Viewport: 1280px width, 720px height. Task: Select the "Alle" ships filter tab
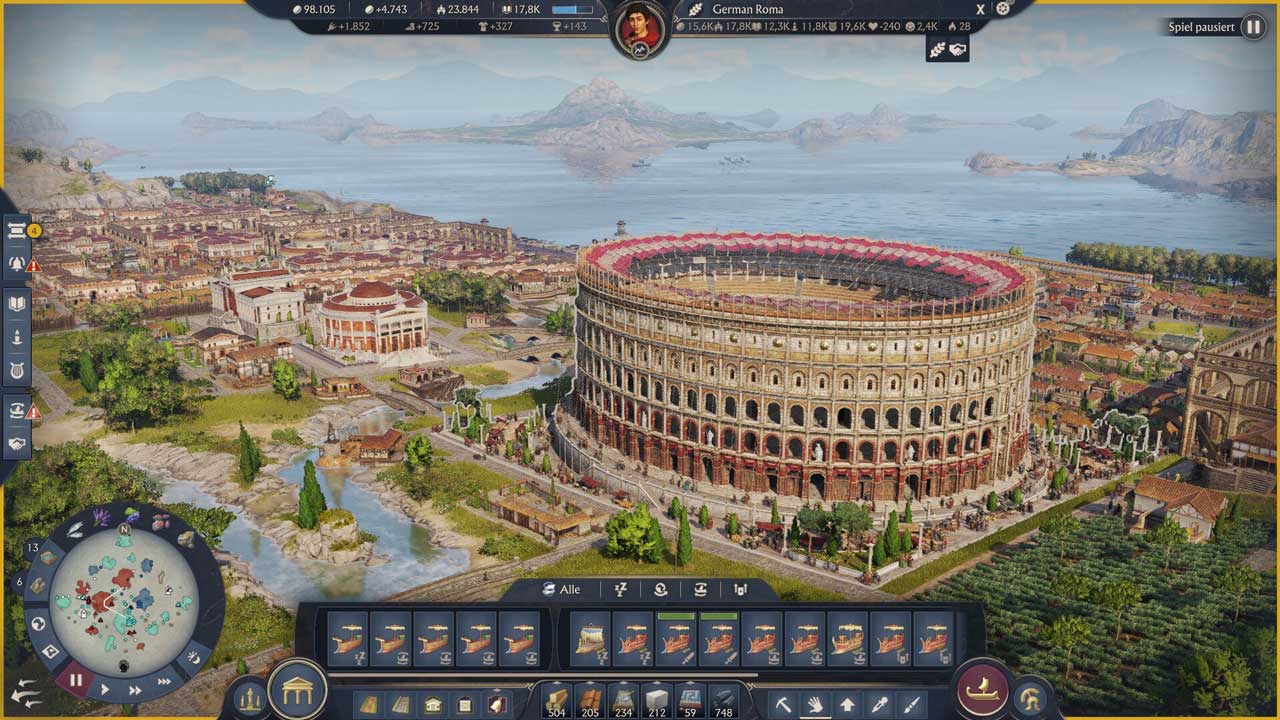point(562,589)
